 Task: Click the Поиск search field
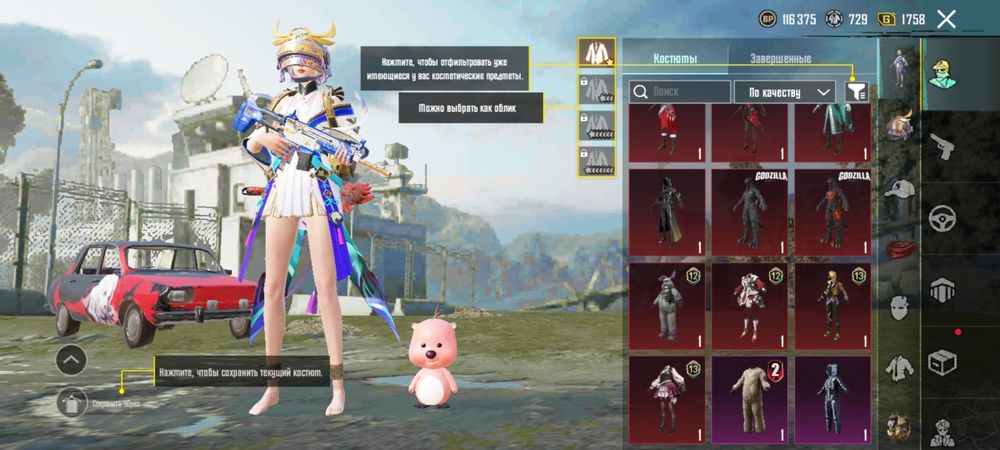[x=680, y=92]
